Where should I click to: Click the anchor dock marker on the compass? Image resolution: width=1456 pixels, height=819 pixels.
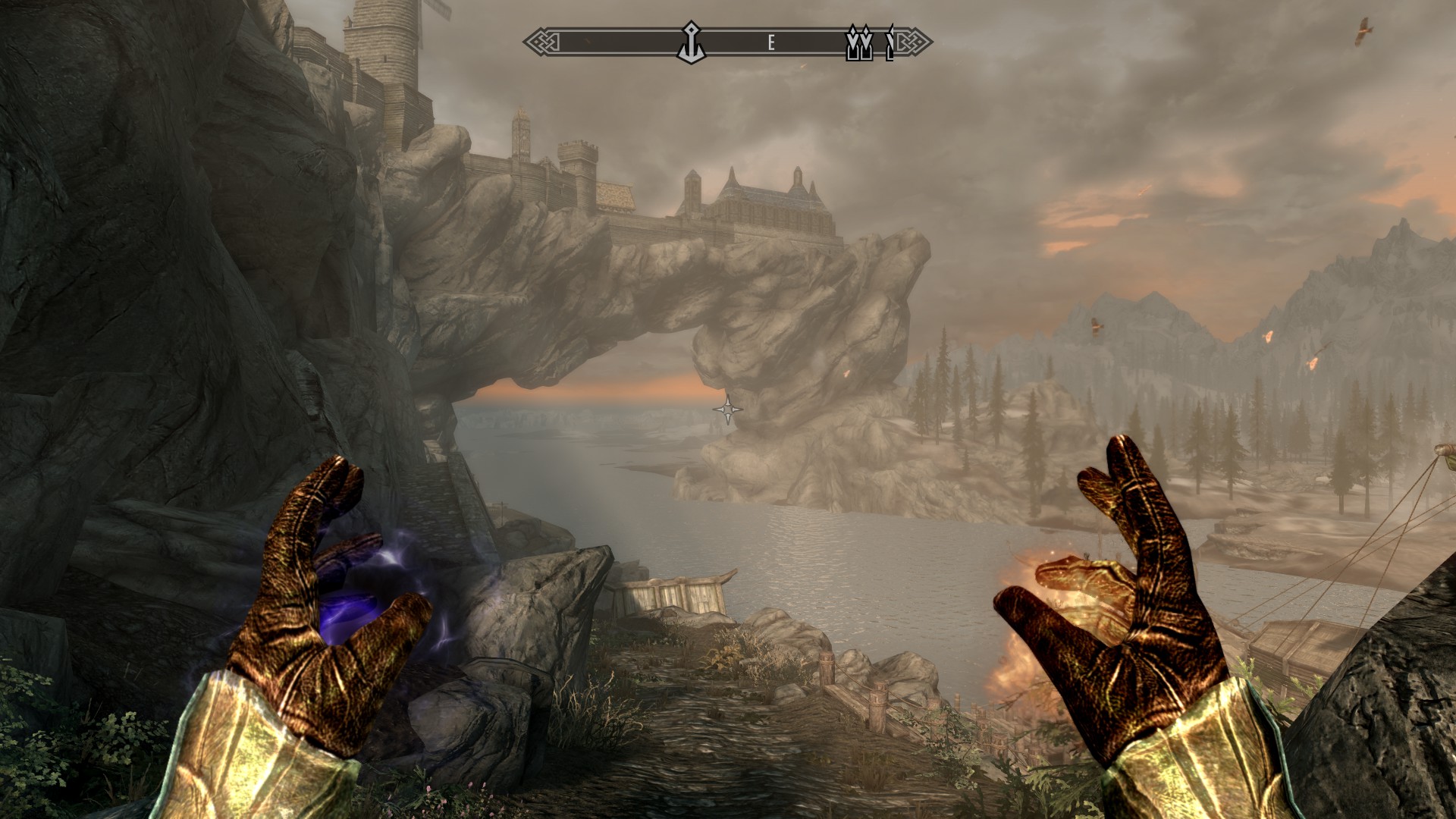pos(691,41)
